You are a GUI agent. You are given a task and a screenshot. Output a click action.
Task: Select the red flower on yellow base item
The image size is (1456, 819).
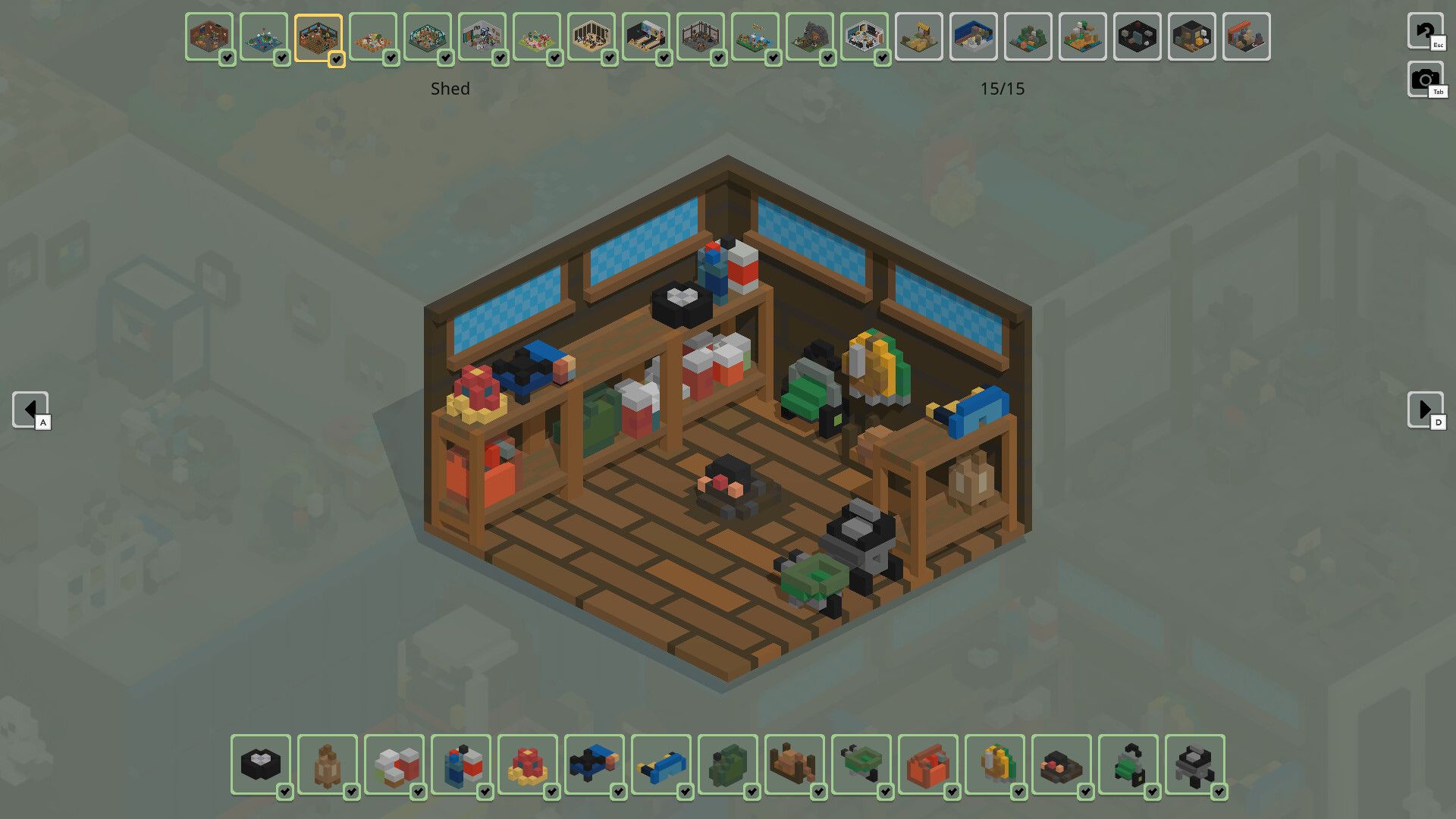click(x=528, y=764)
